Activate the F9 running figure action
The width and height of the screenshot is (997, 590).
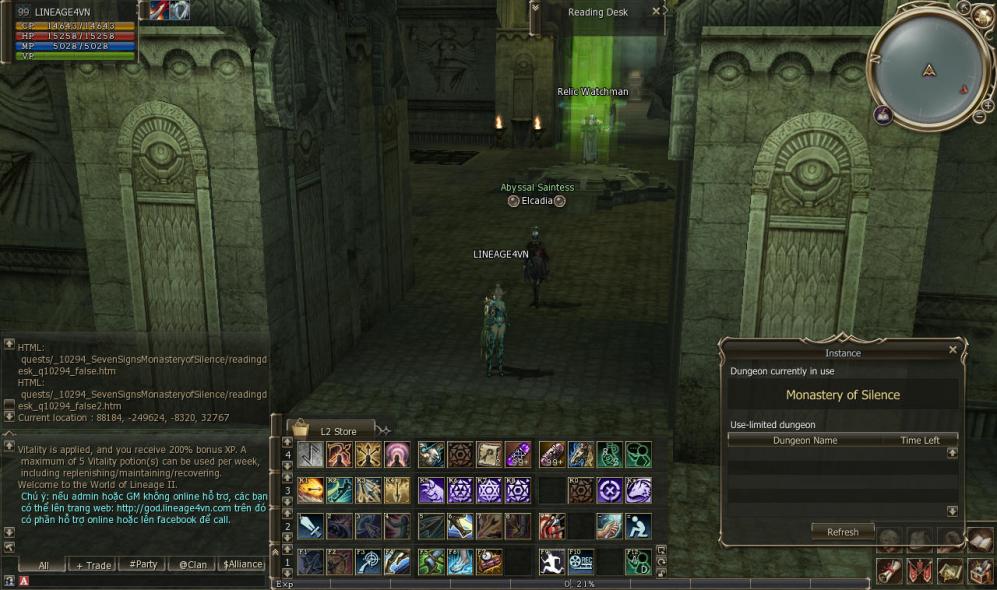552,561
